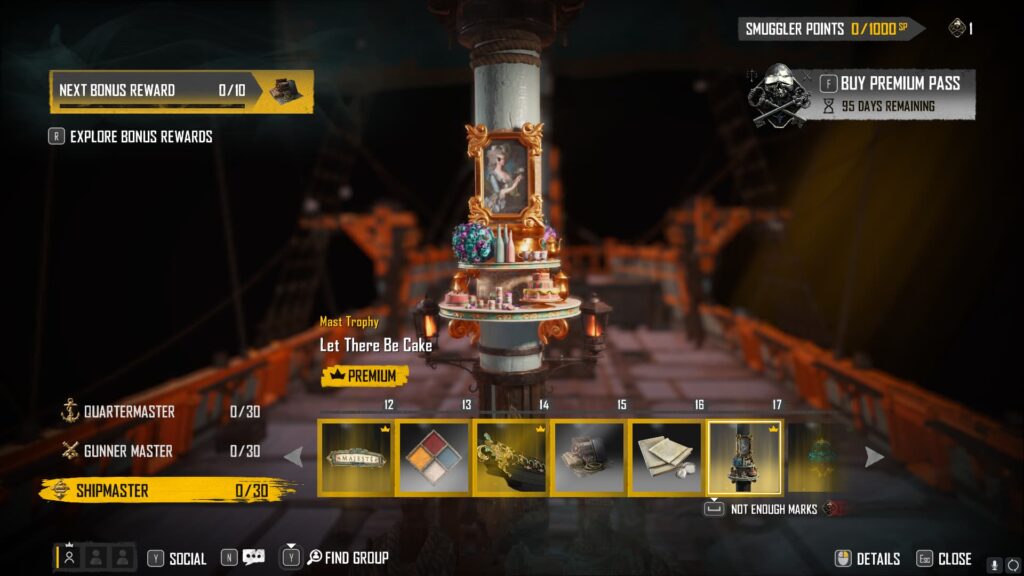Select the level 16 cloth sheets reward
Screen dimensions: 1024x576
point(666,458)
